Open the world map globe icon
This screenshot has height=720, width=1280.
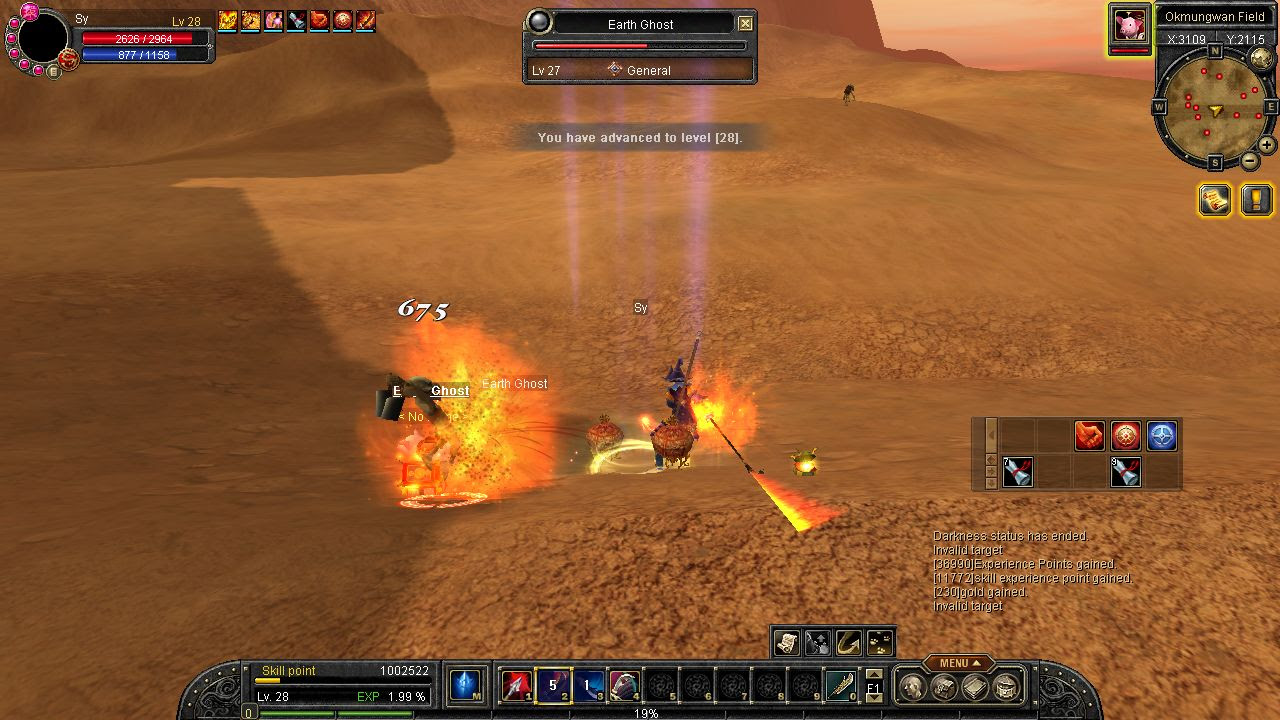click(x=1261, y=60)
